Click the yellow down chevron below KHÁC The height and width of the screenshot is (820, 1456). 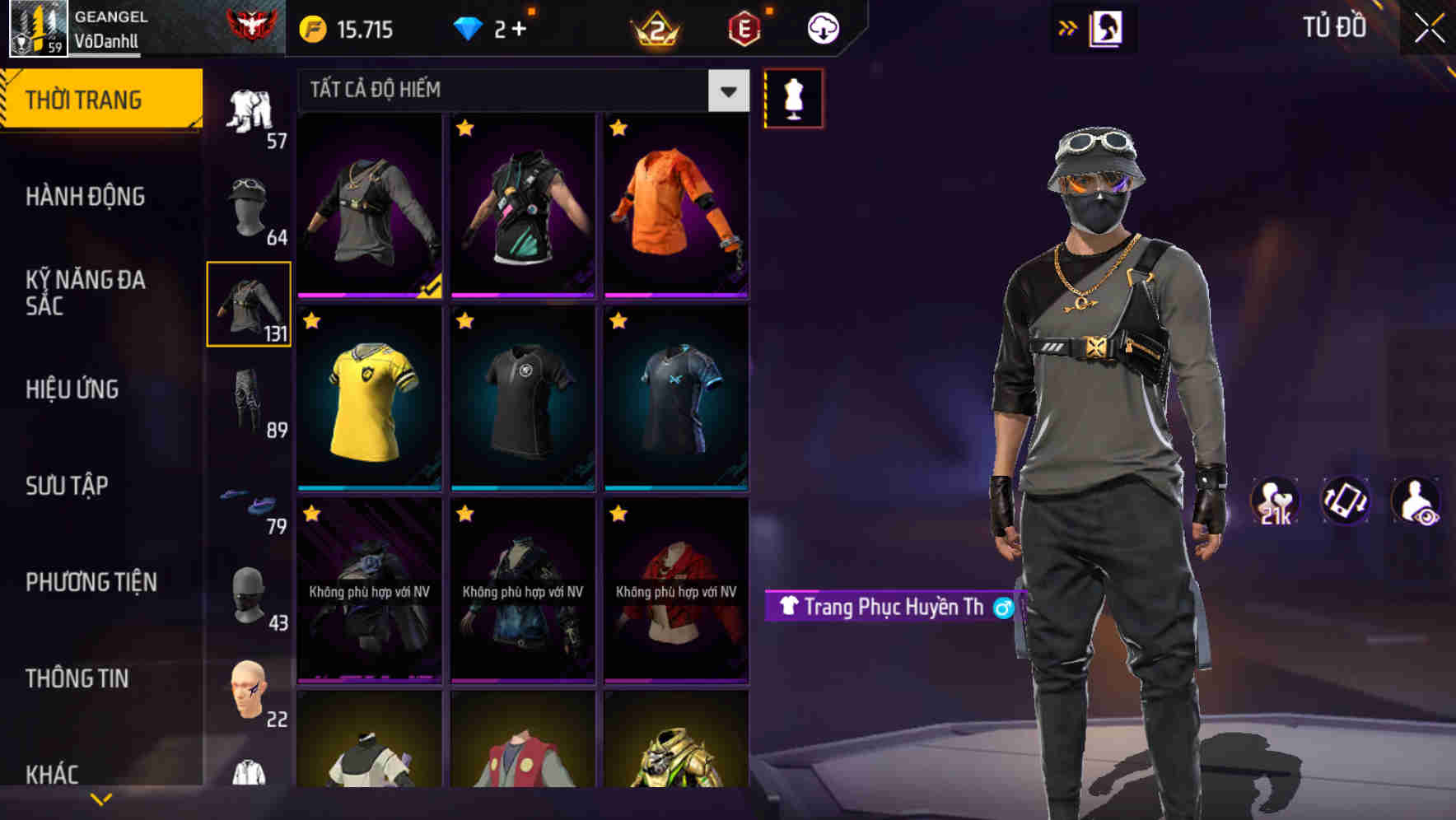[100, 799]
